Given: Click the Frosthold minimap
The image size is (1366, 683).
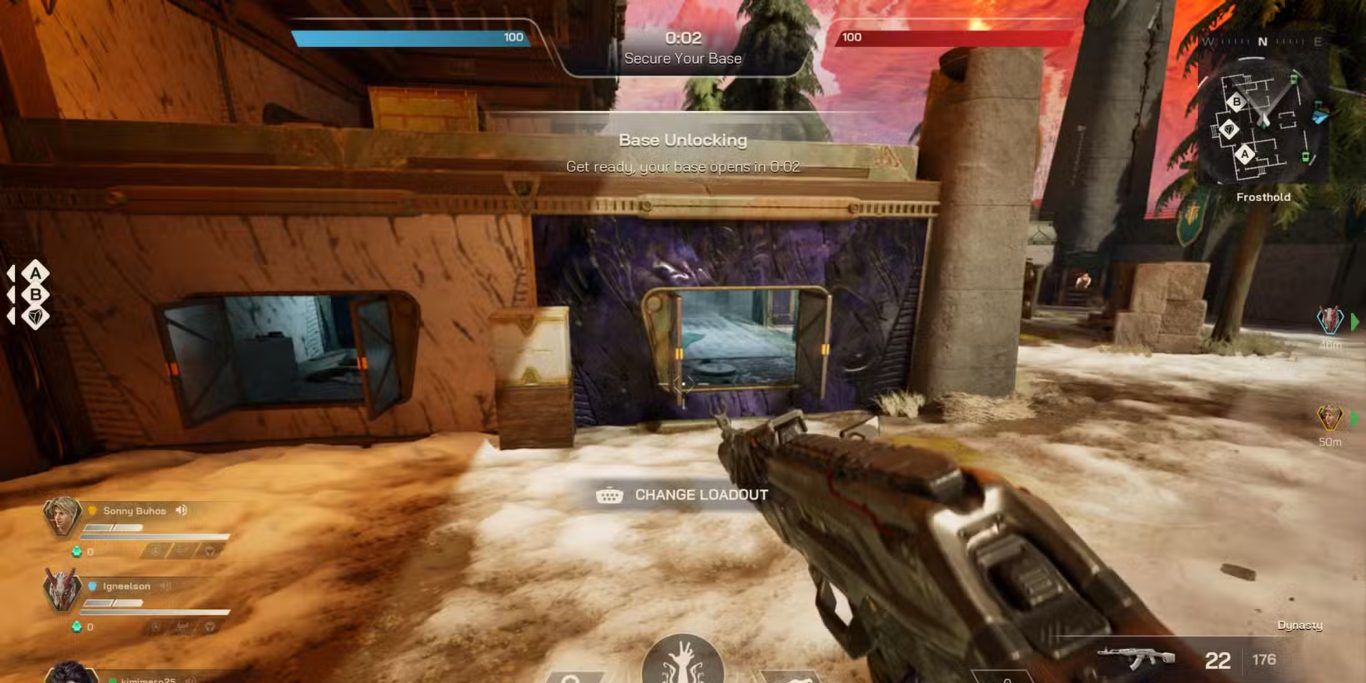Looking at the screenshot, I should coord(1263,126).
